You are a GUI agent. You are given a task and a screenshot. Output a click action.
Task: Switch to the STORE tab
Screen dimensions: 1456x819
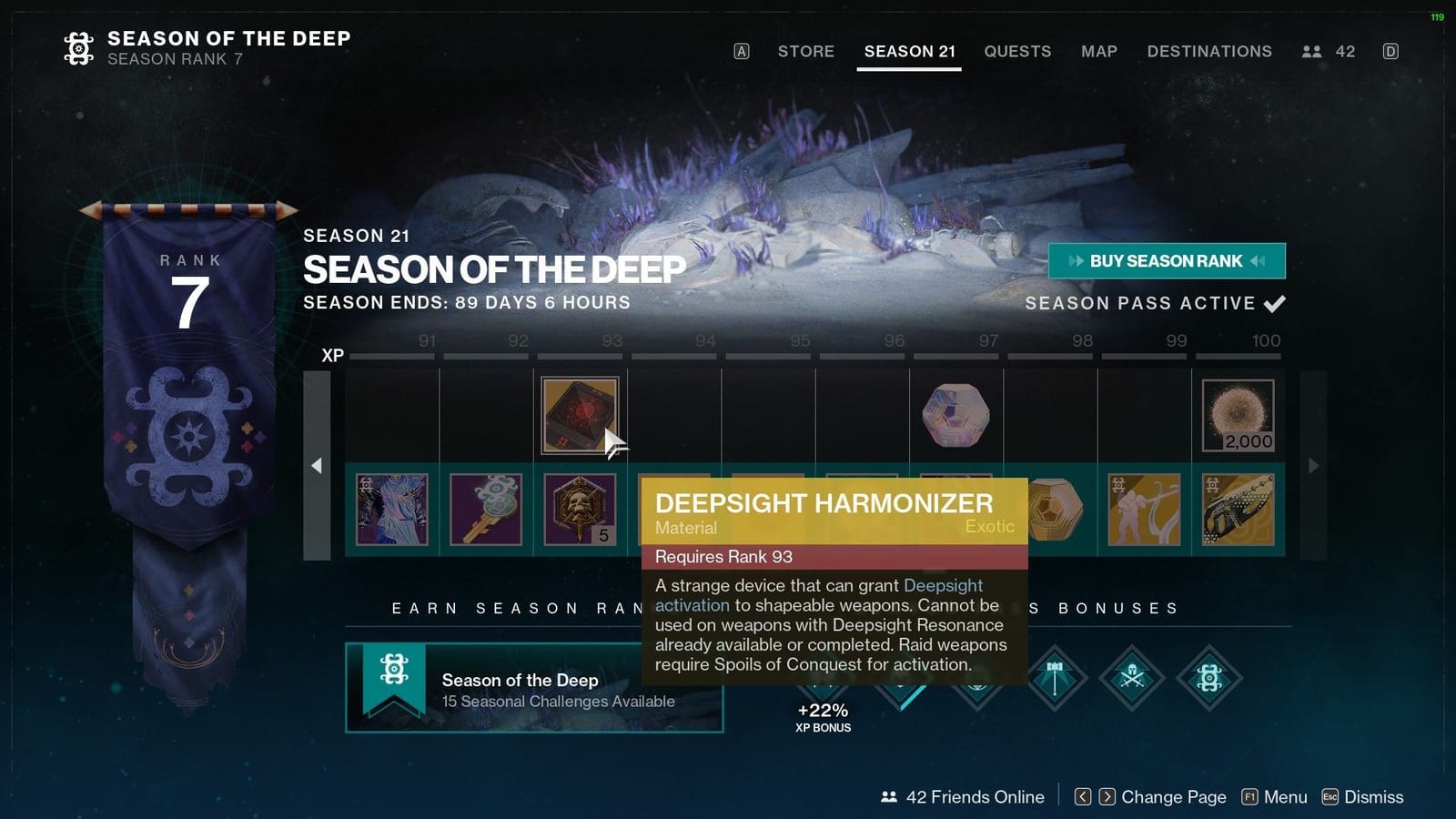click(805, 52)
